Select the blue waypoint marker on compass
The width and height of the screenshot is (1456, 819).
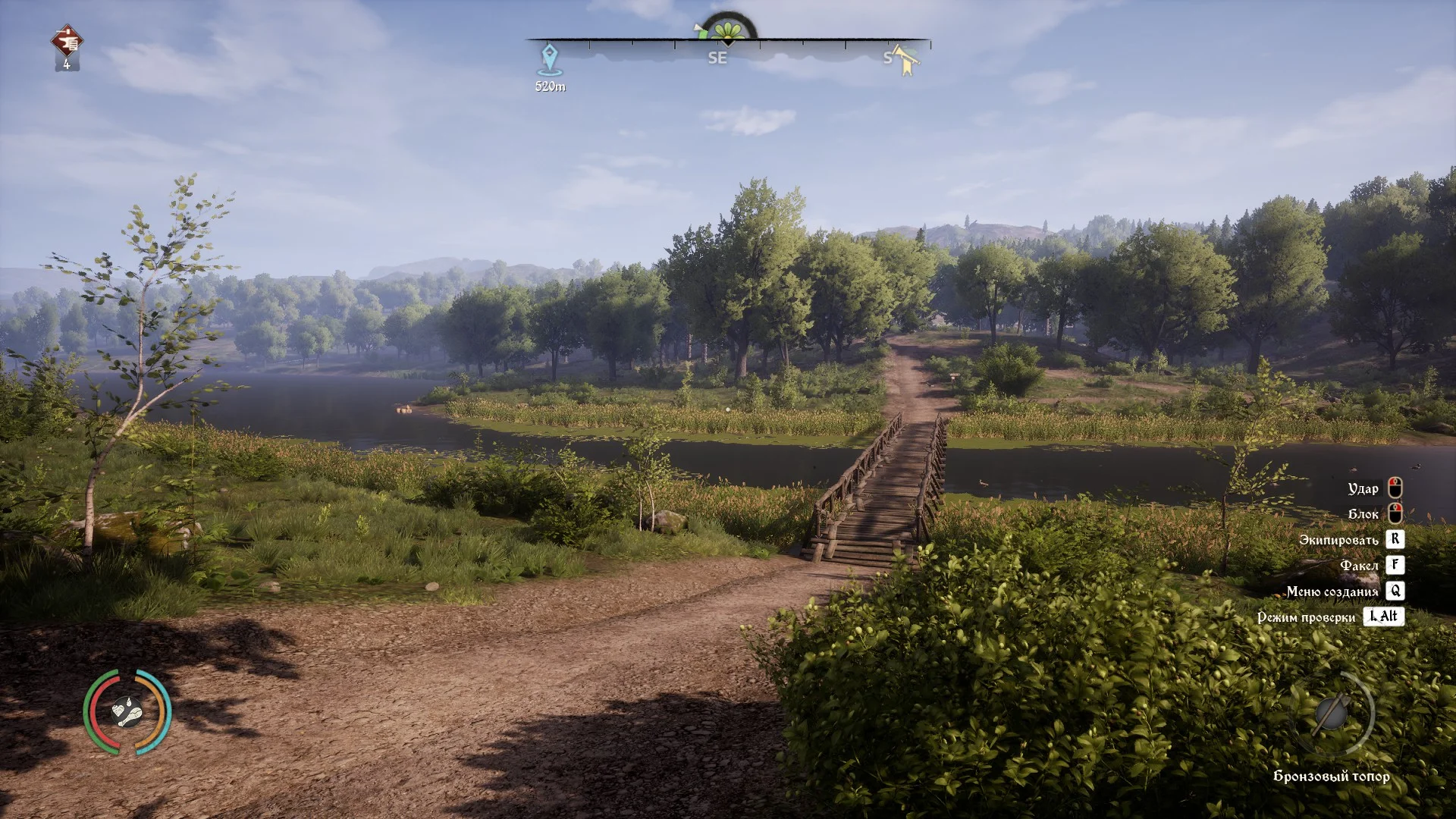pyautogui.click(x=549, y=58)
